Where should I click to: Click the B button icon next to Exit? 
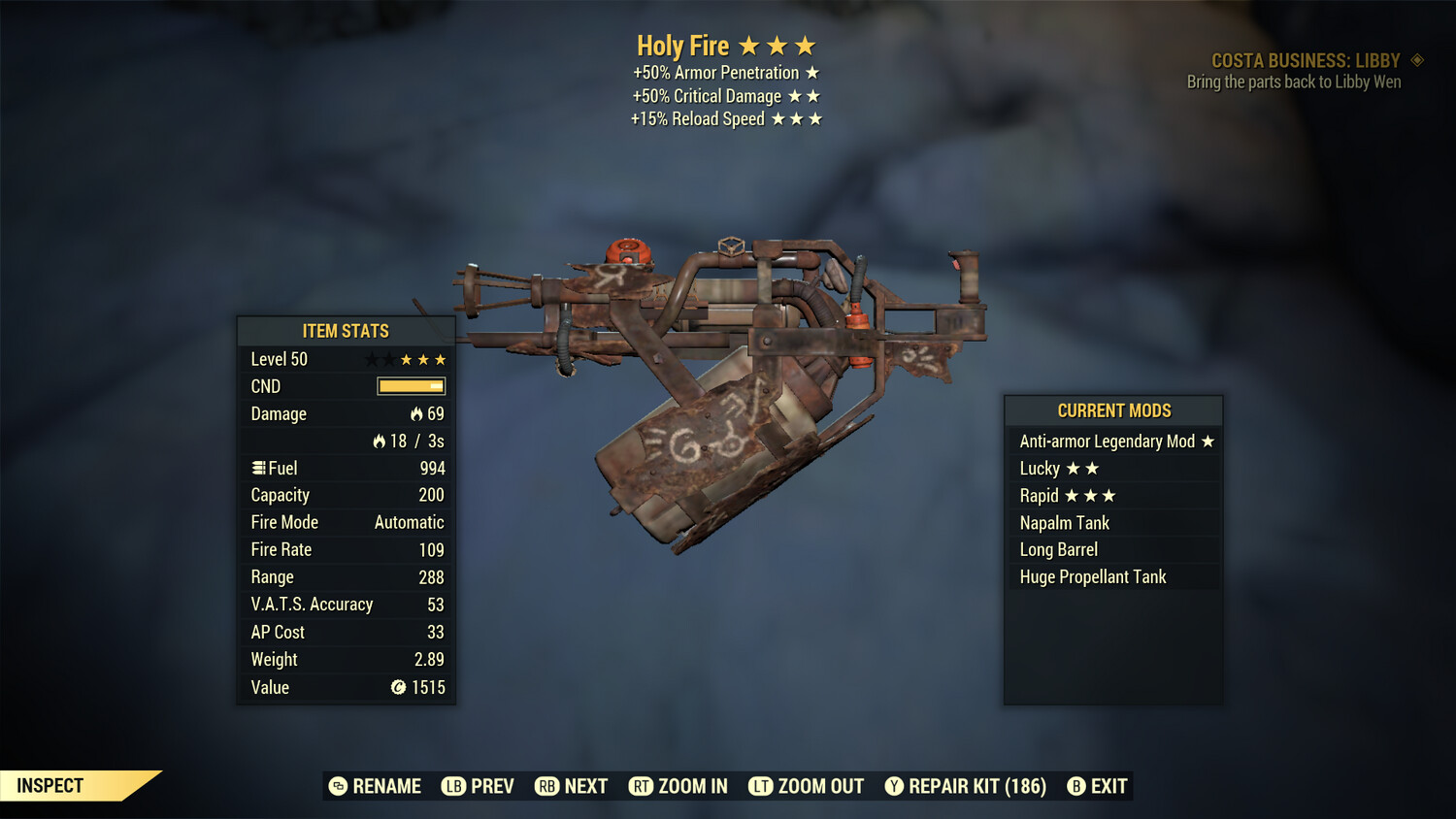point(1075,786)
